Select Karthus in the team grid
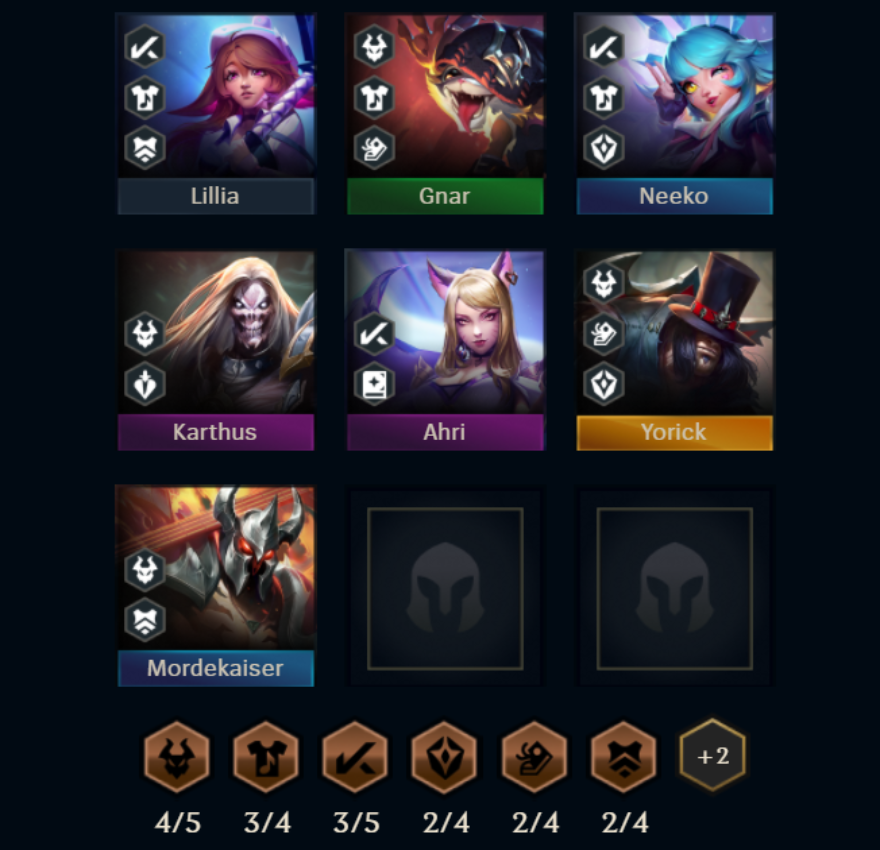The image size is (880, 850). pos(216,349)
